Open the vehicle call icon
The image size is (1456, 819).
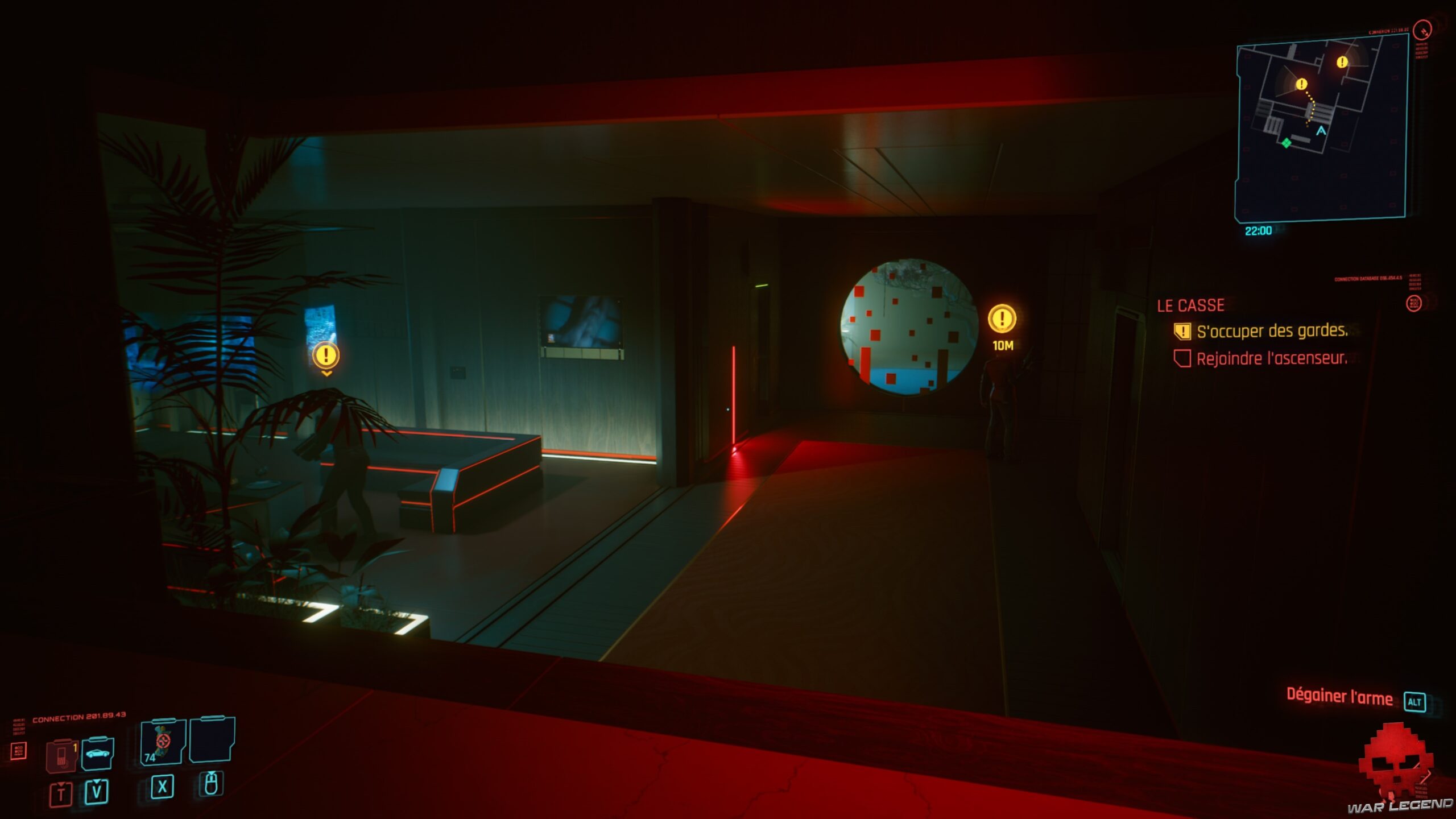98,753
